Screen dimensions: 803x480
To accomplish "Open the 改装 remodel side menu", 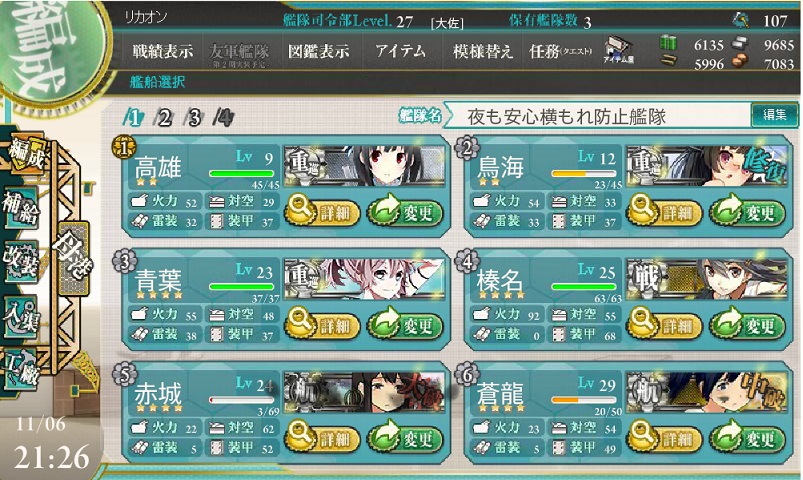I will [x=20, y=258].
